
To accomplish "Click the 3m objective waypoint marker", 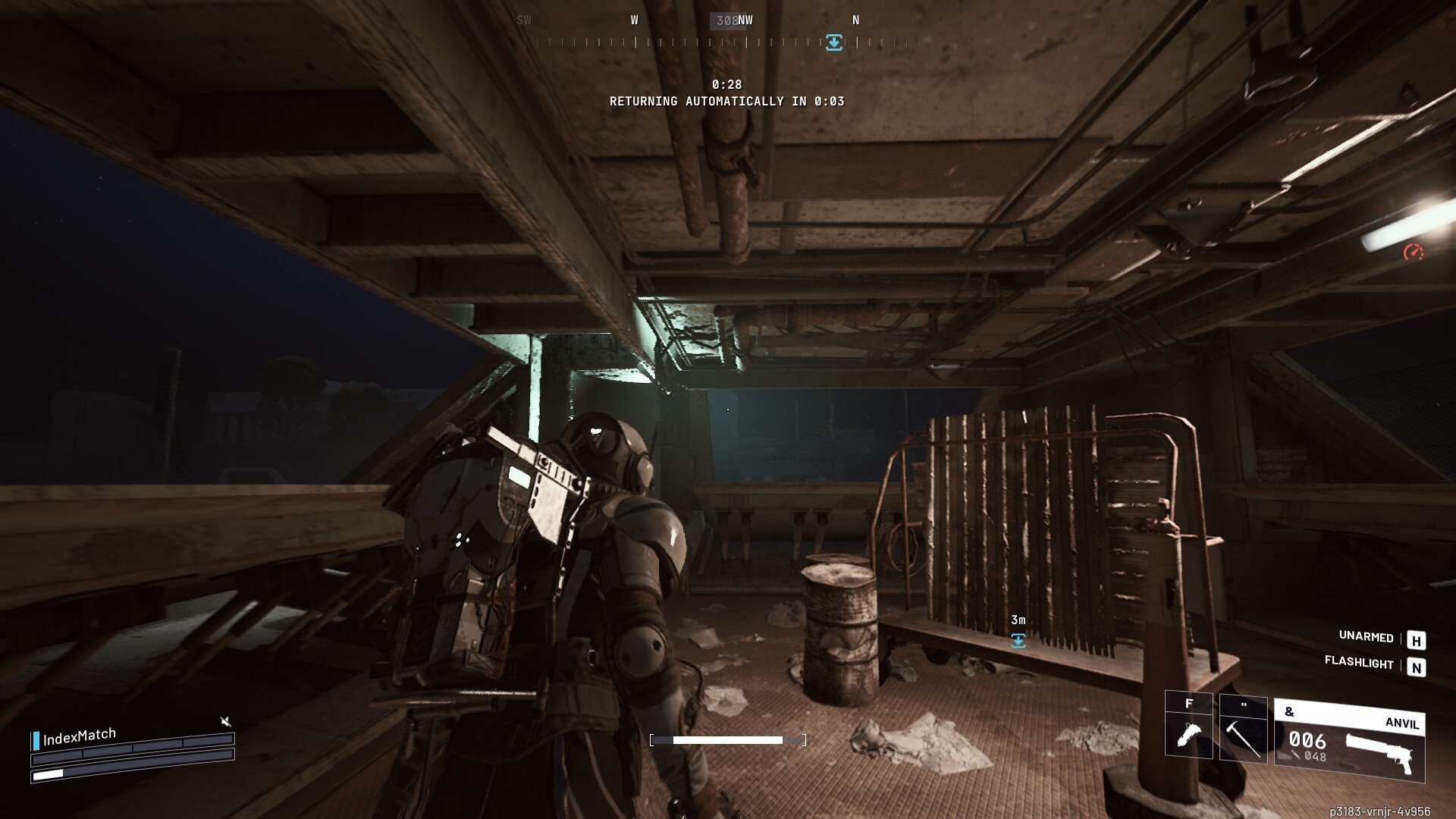I will click(x=1018, y=641).
